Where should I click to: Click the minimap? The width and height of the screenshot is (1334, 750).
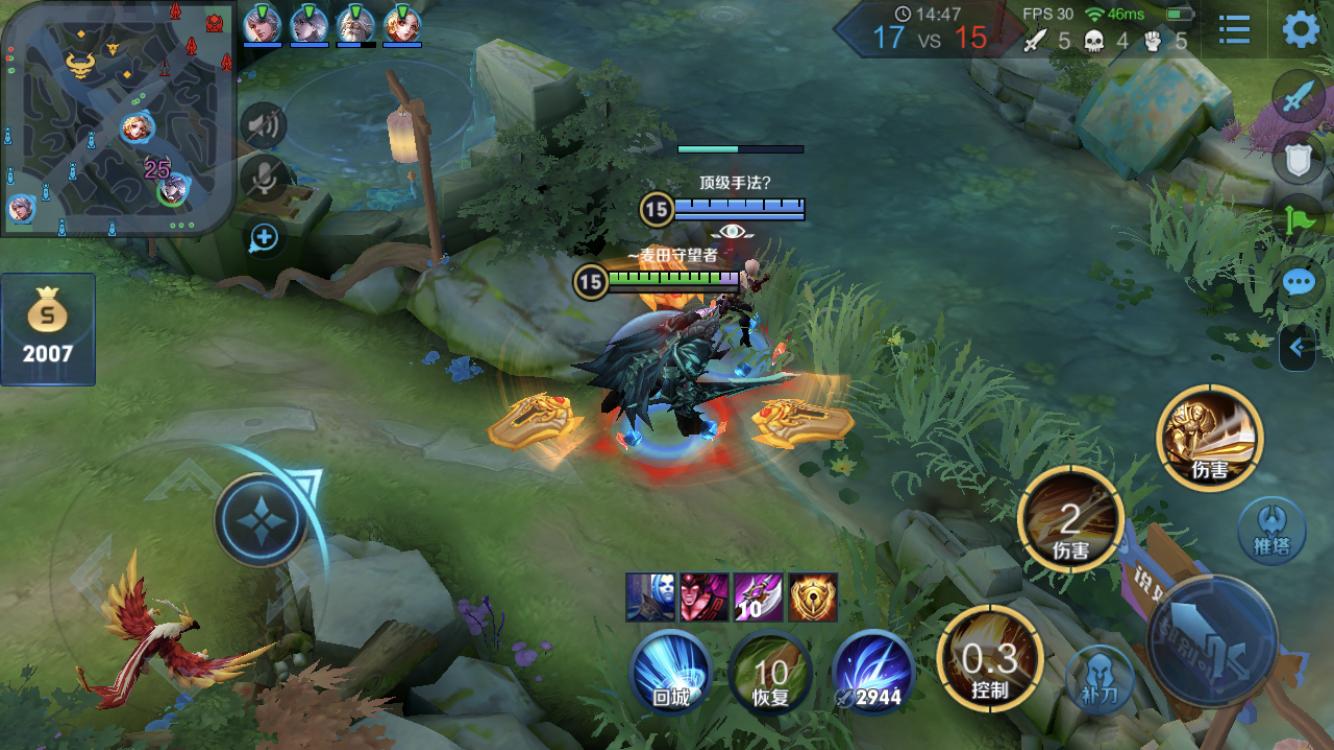118,118
